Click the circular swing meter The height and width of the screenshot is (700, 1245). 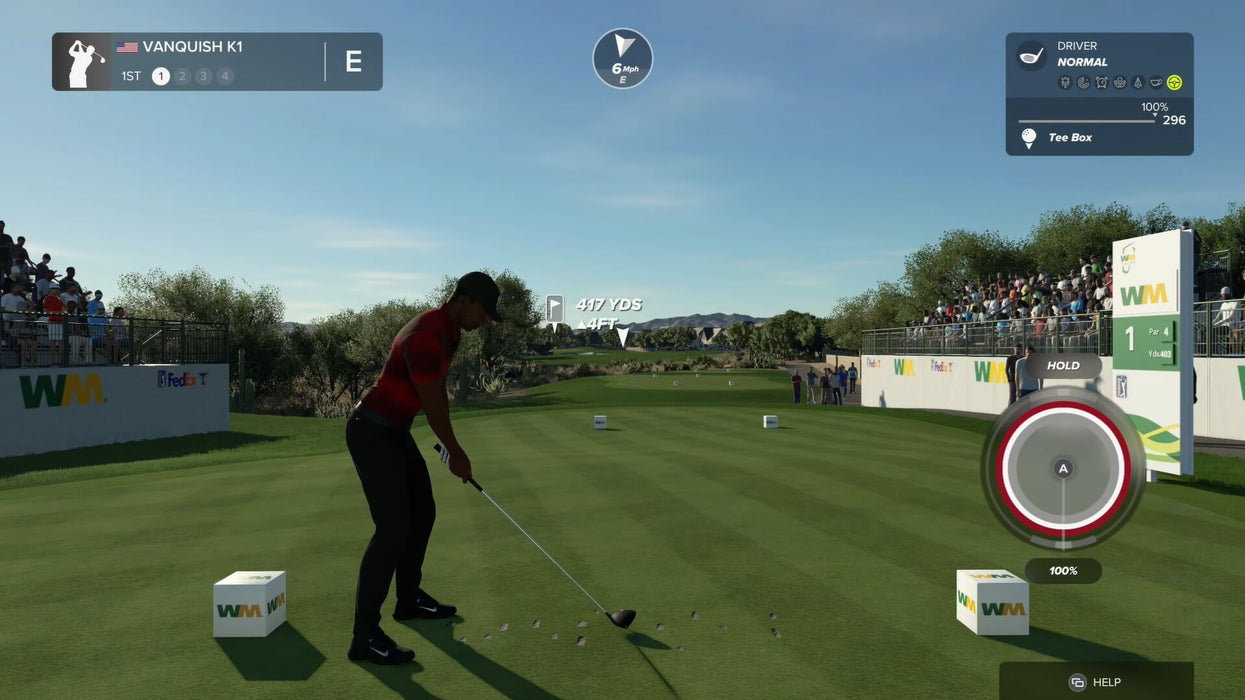[x=1063, y=467]
